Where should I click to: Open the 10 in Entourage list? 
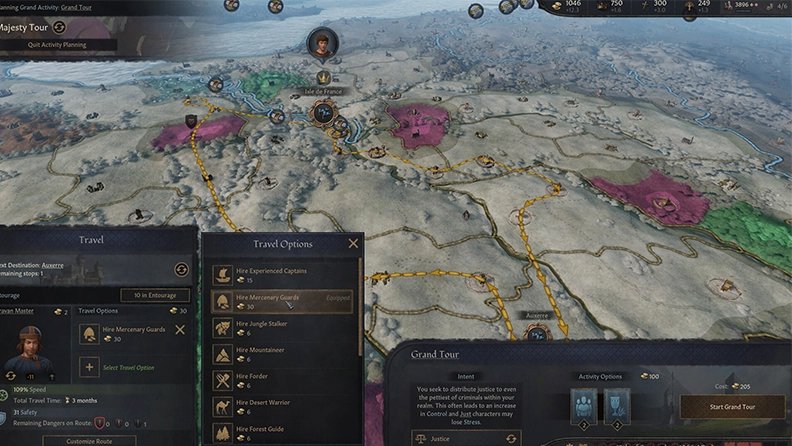(154, 295)
